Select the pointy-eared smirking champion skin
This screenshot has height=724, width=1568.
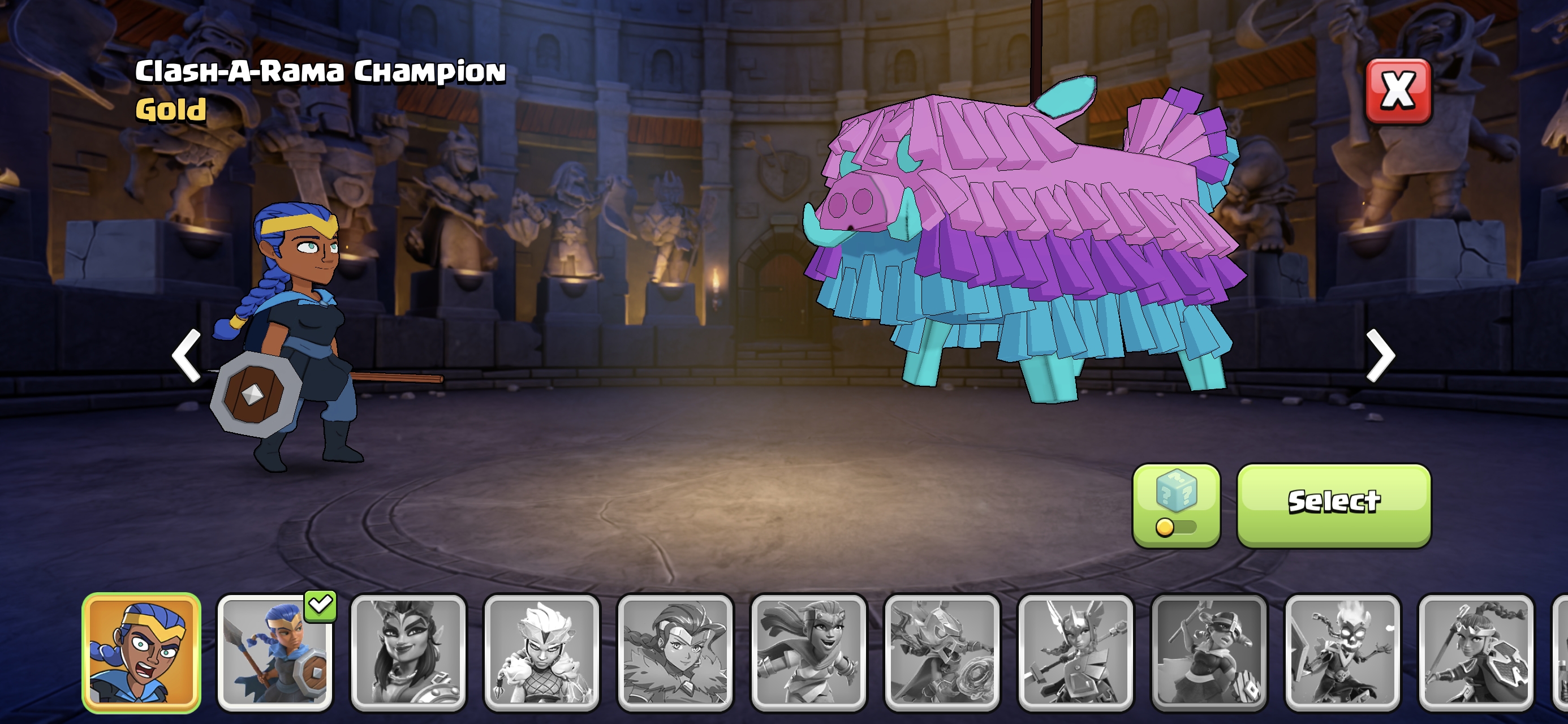coord(408,652)
